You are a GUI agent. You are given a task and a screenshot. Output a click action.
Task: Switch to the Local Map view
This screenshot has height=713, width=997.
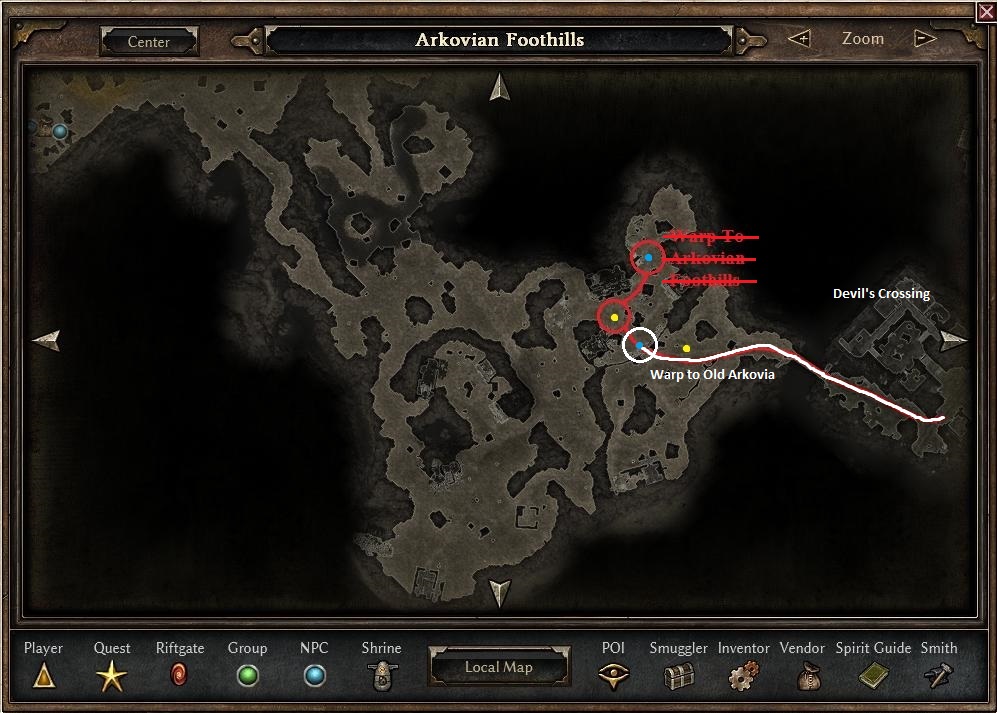[x=498, y=667]
